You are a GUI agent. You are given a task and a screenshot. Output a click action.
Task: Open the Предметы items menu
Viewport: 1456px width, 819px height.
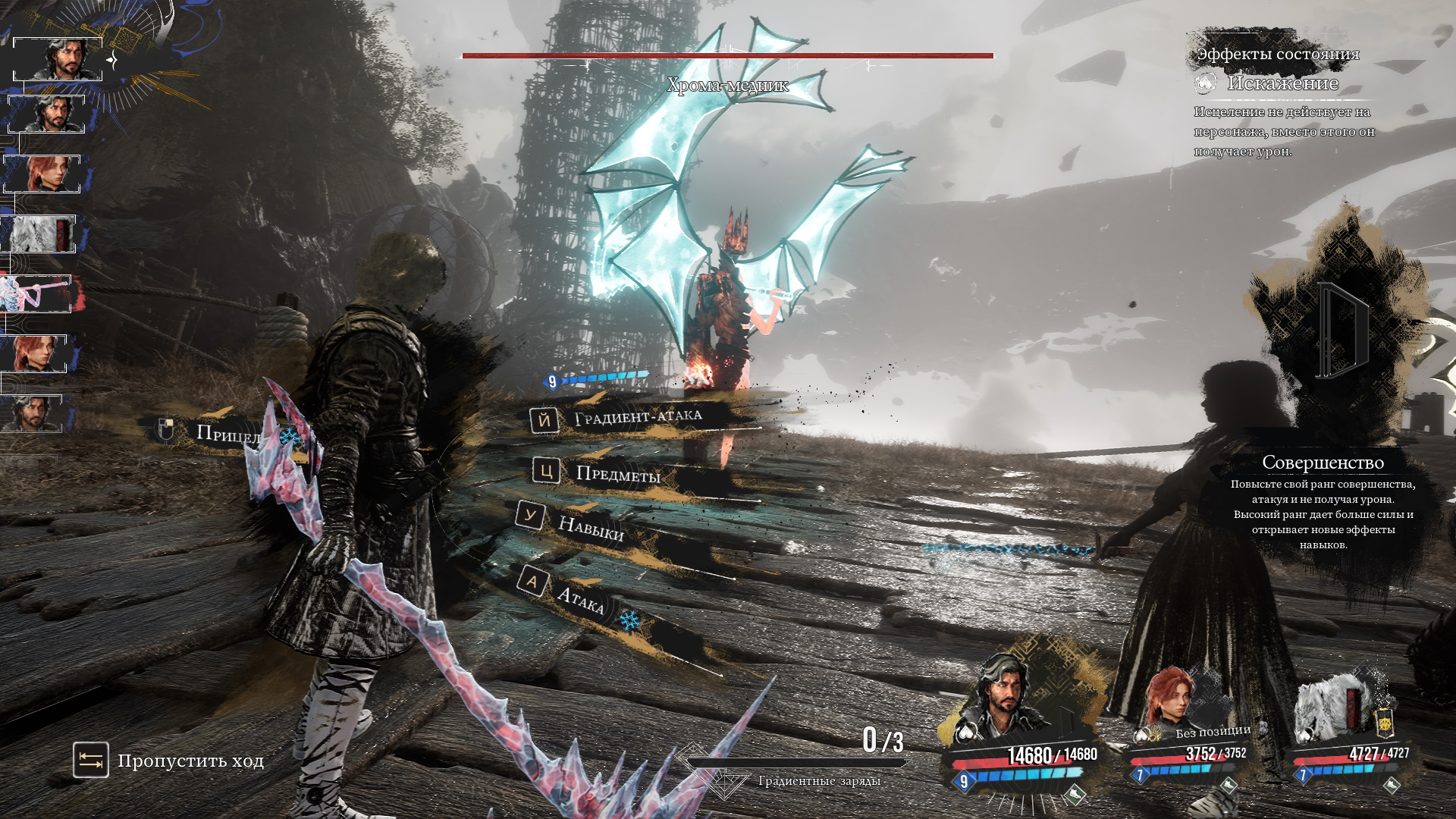click(617, 475)
